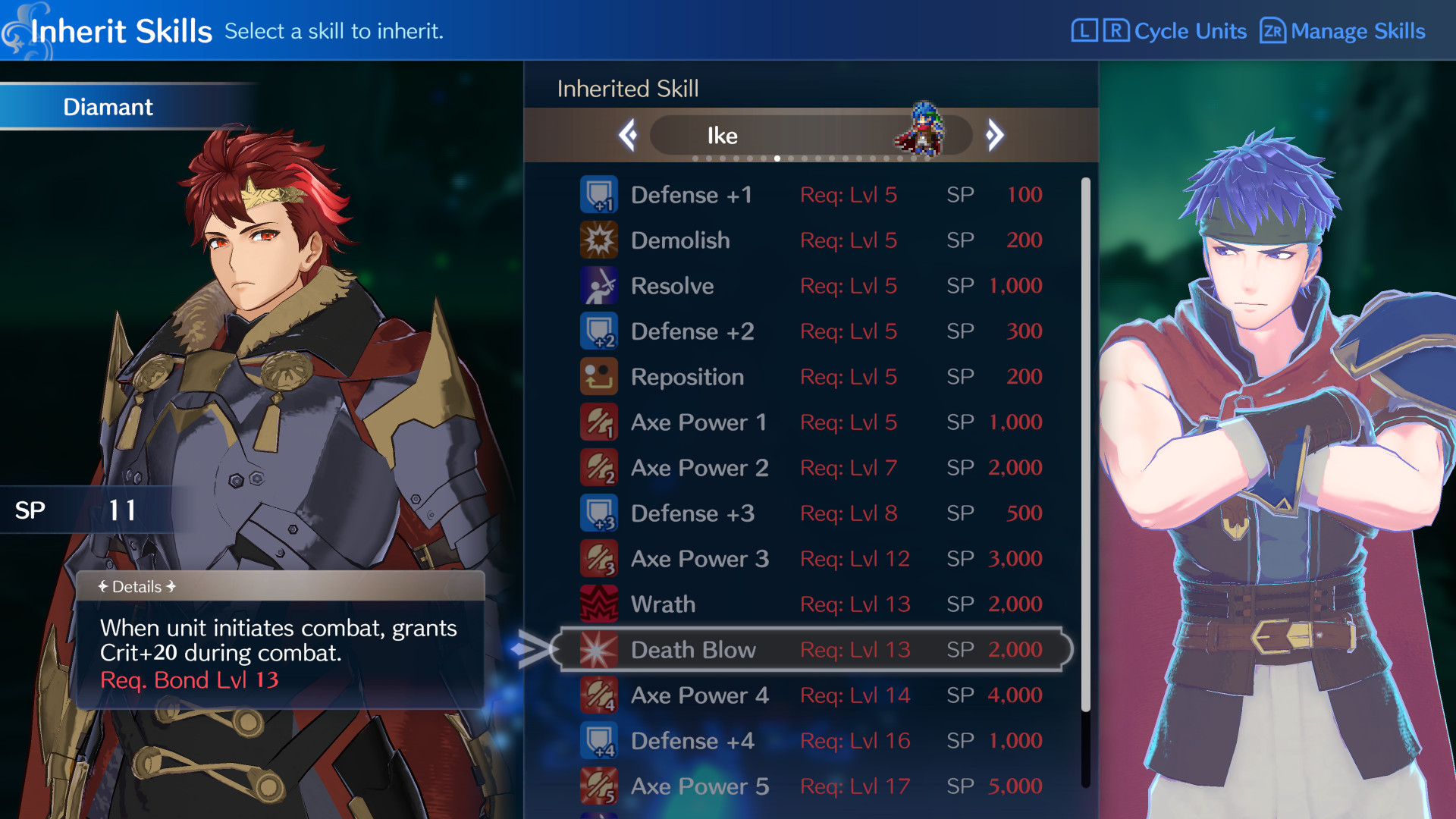Click the Axe Power 5 icon

click(599, 786)
